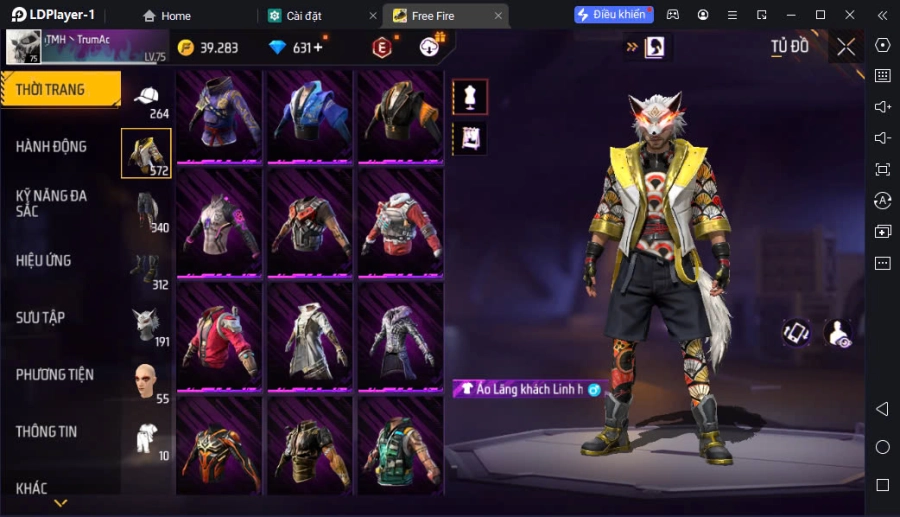Image resolution: width=900 pixels, height=517 pixels.
Task: Switch to the Hành Động tab
Action: pos(52,147)
